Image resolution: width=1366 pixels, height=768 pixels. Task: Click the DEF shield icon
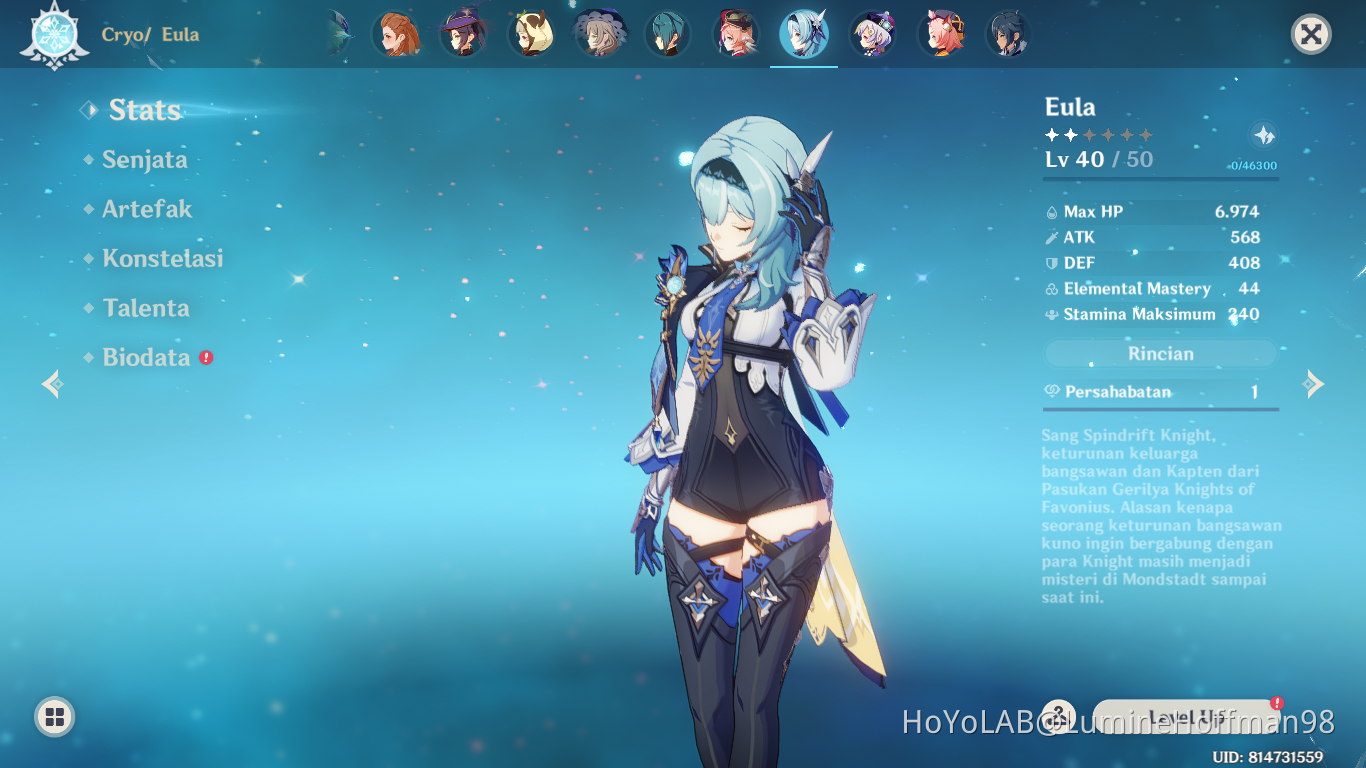[1051, 263]
